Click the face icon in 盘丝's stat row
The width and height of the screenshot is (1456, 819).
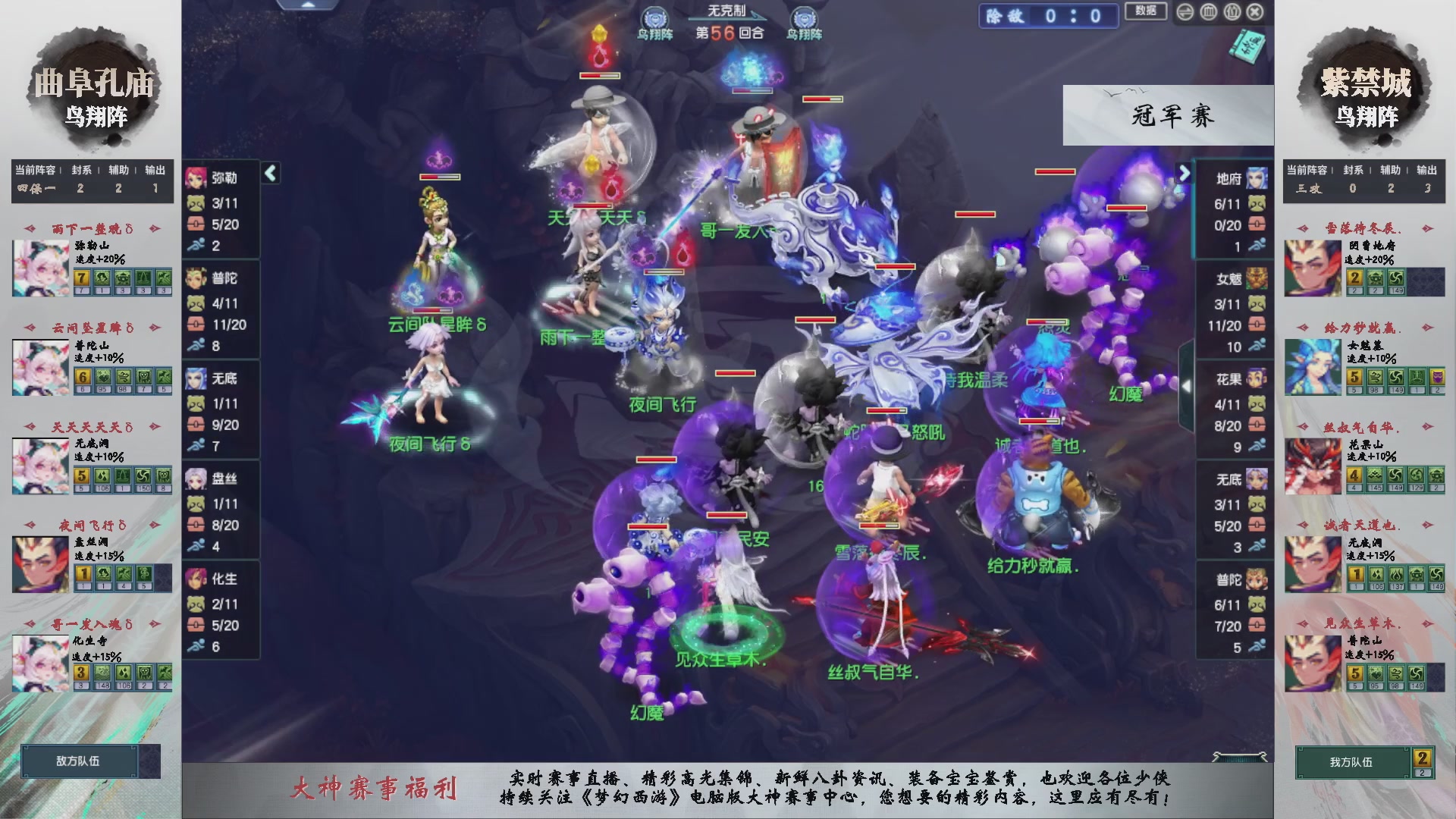(196, 504)
